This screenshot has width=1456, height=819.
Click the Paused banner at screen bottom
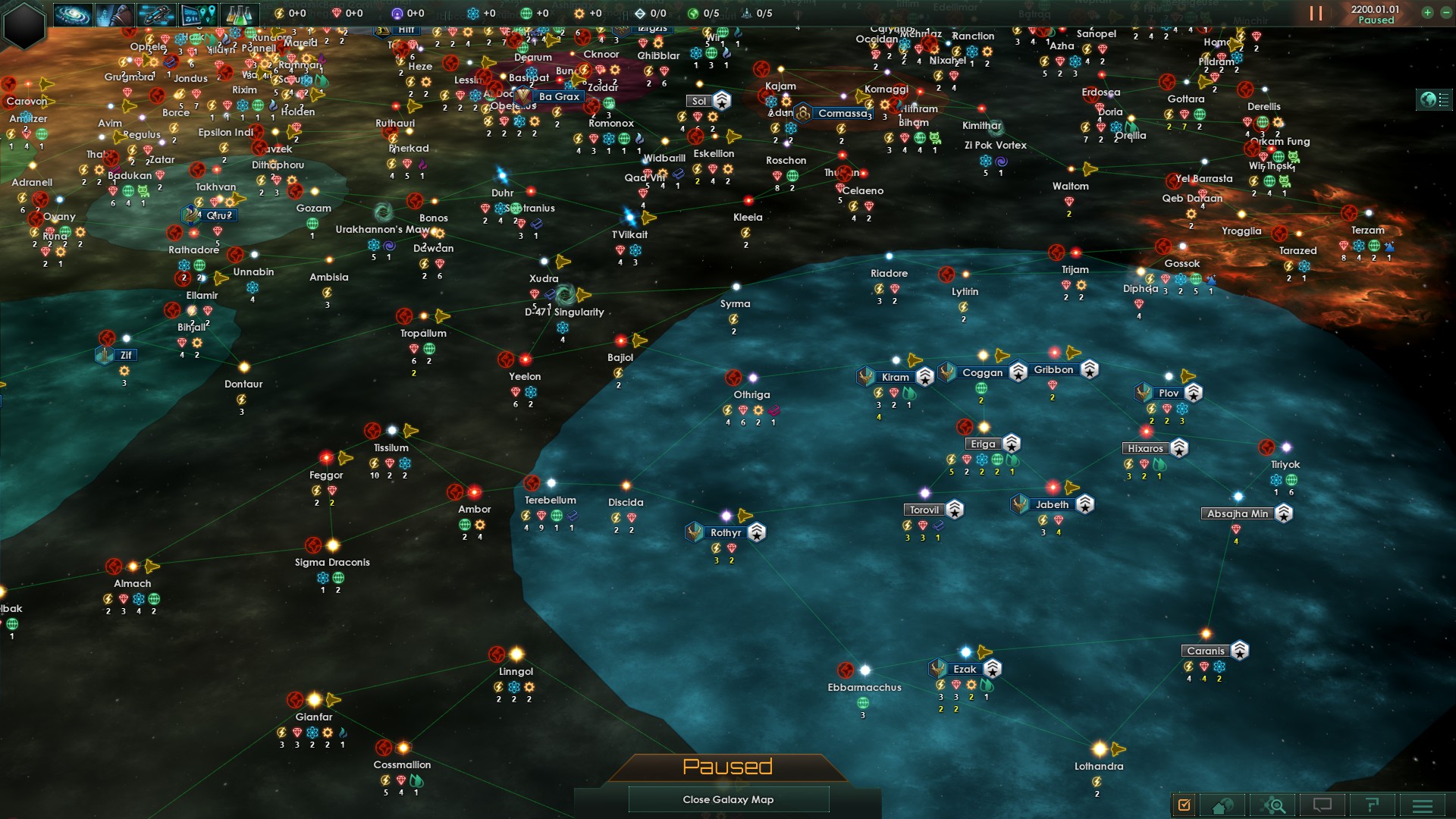click(x=728, y=767)
